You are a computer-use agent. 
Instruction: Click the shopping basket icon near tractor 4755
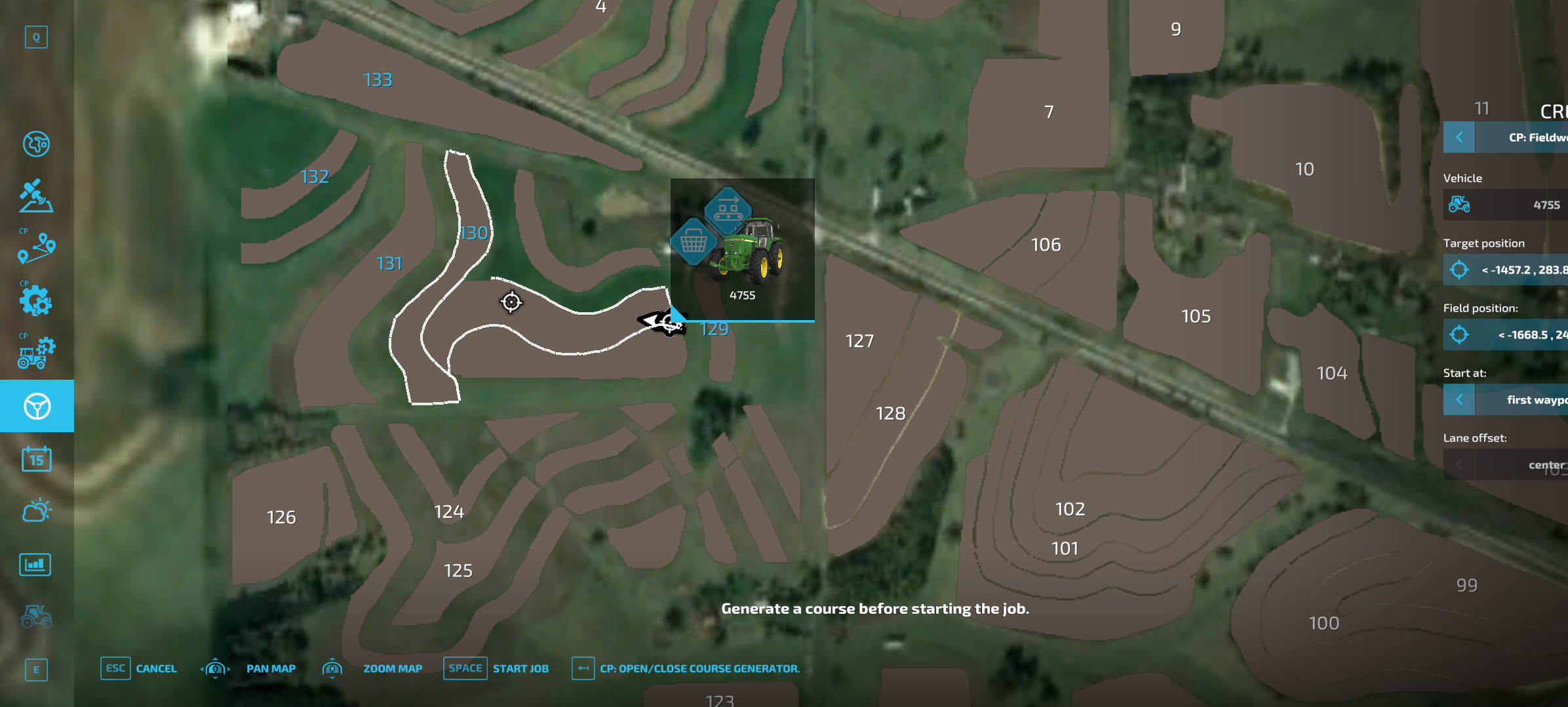[695, 241]
